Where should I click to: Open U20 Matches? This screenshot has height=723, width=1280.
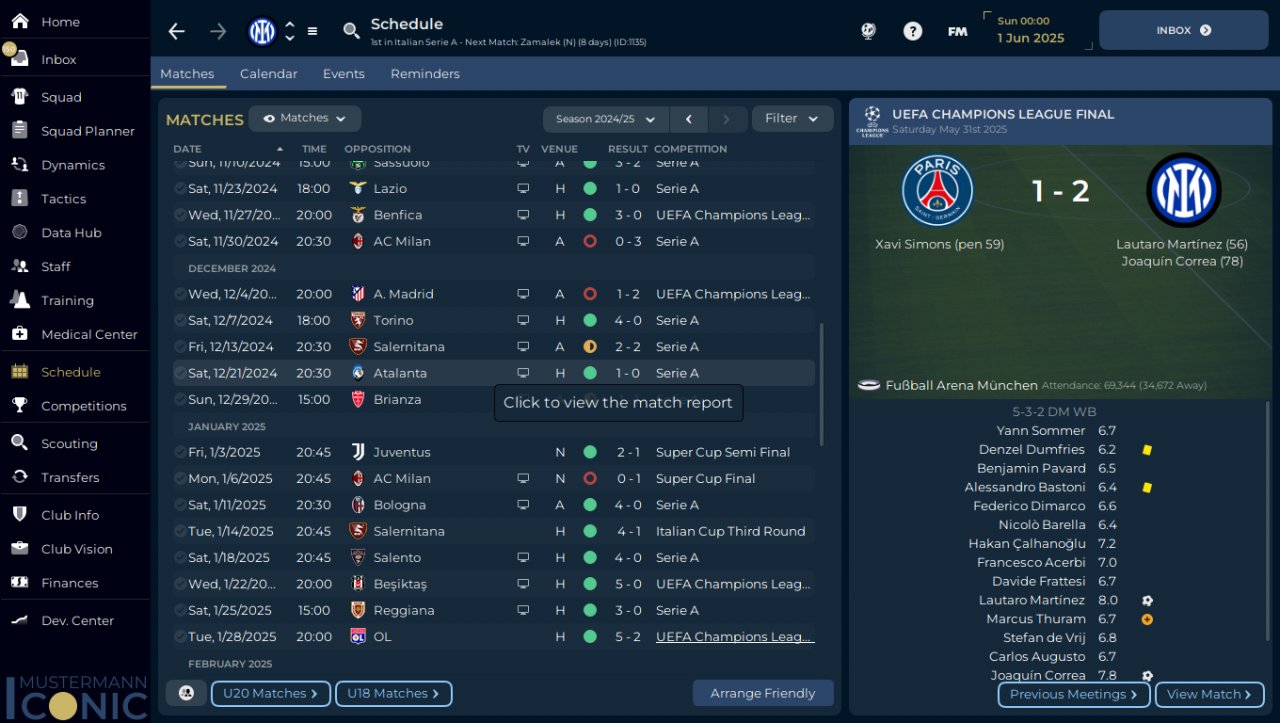270,693
